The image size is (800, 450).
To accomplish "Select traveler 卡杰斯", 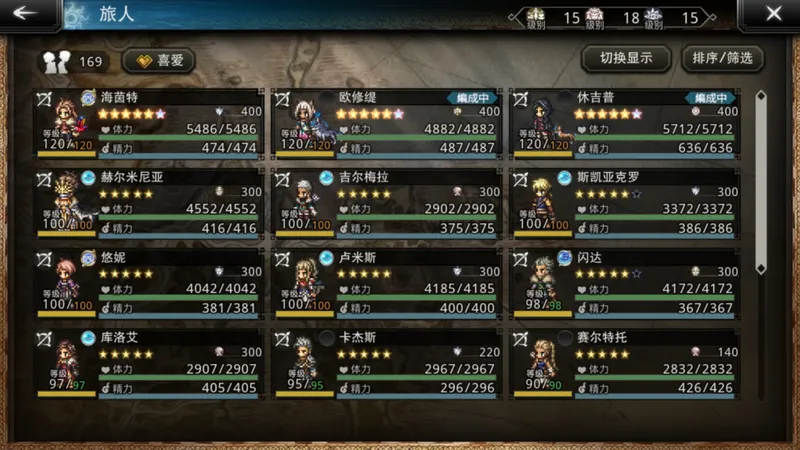I will (388, 362).
